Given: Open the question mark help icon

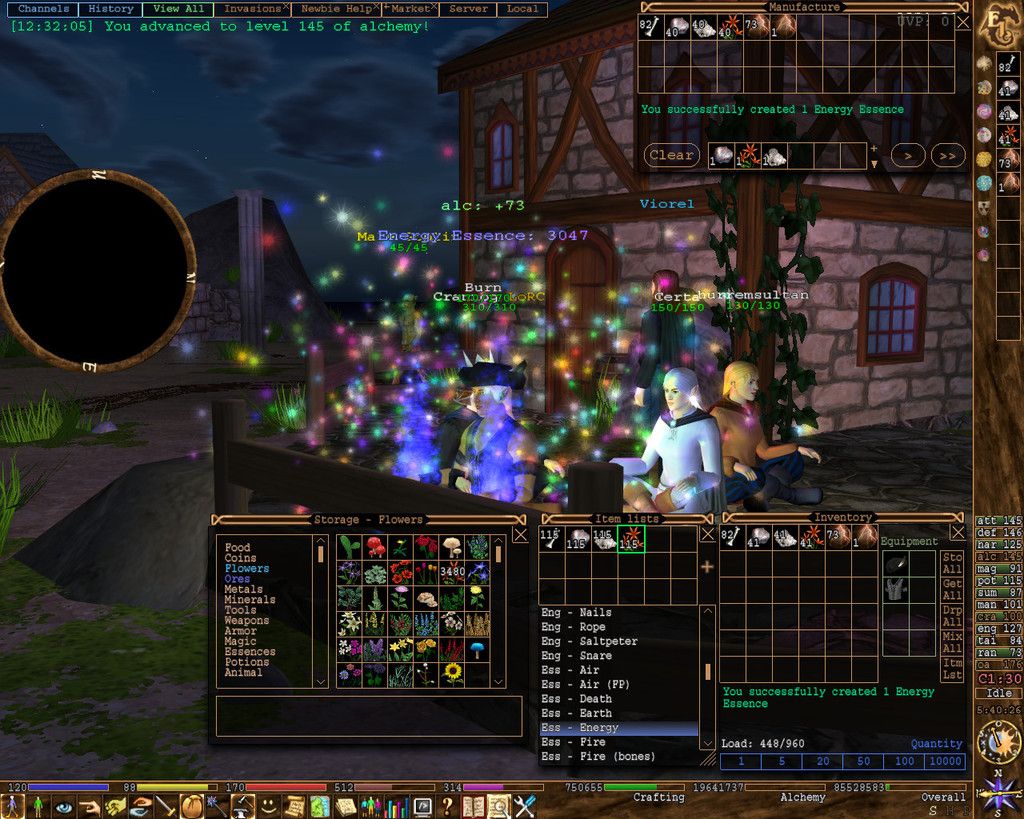Looking at the screenshot, I should [447, 806].
